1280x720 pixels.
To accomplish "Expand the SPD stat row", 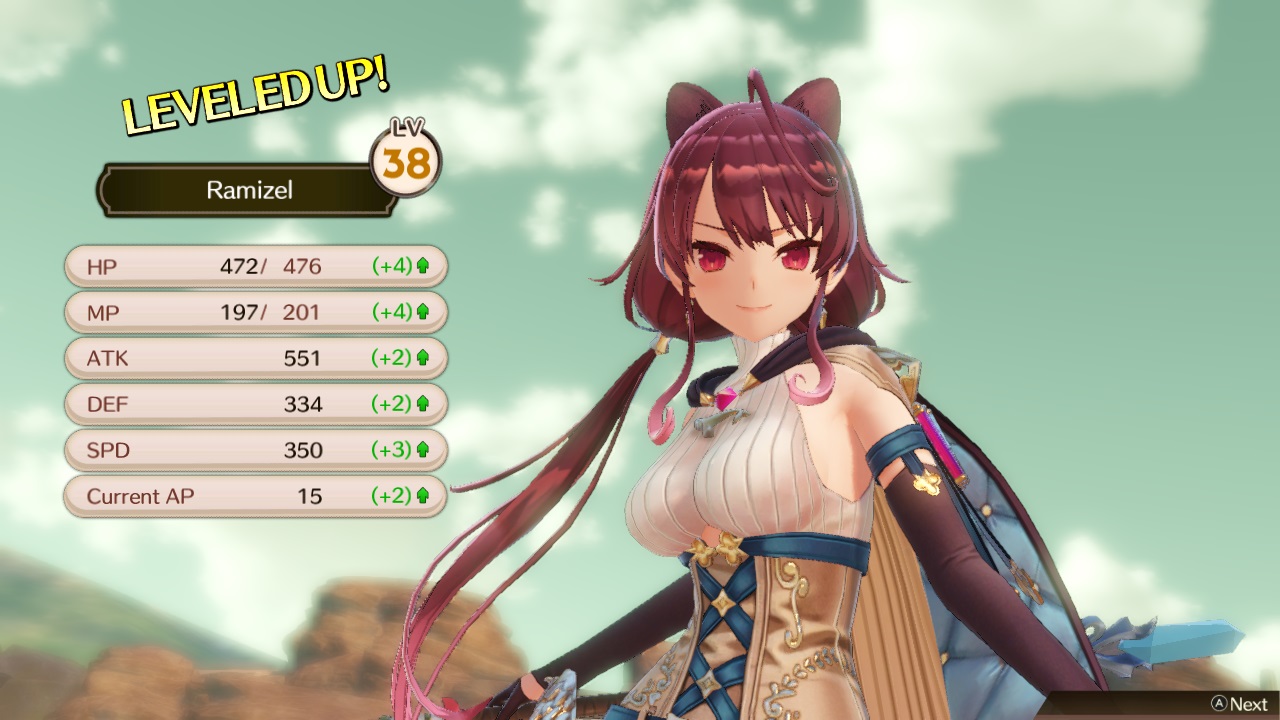I will tap(255, 450).
